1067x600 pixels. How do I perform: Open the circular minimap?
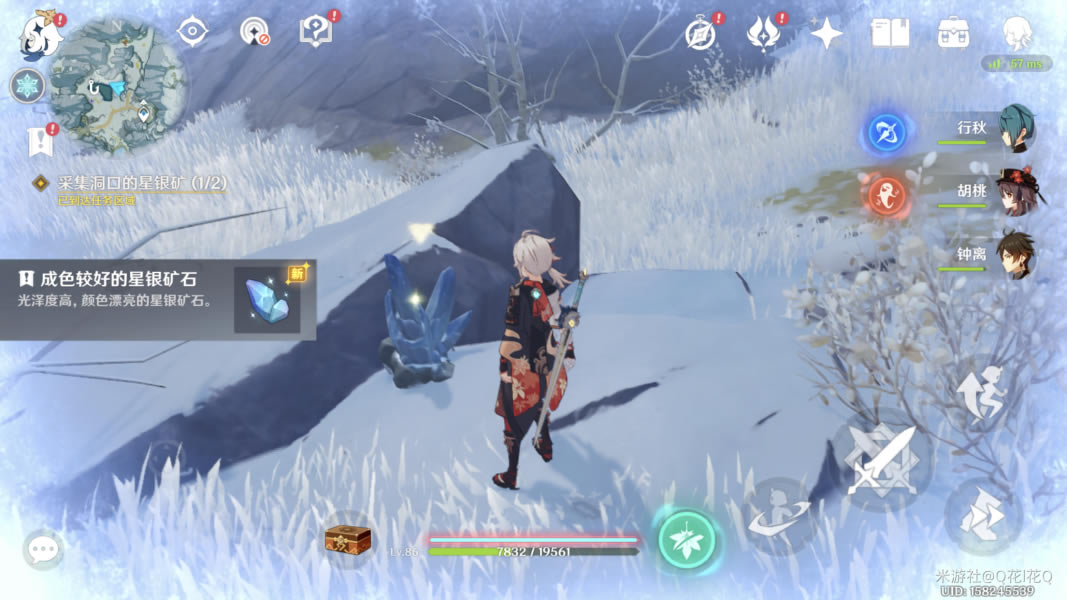point(118,83)
